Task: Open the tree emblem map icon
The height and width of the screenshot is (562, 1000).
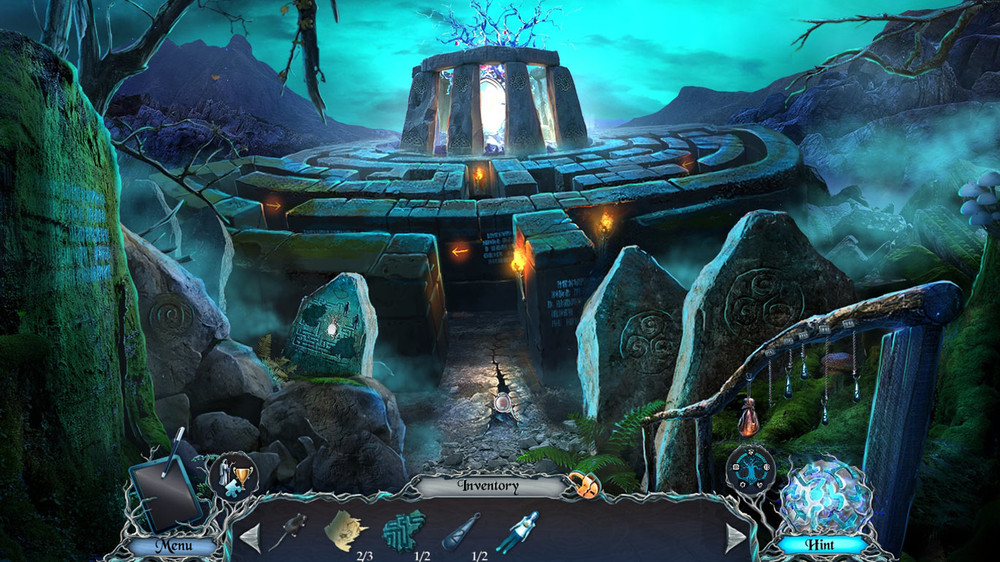Action: (x=751, y=469)
